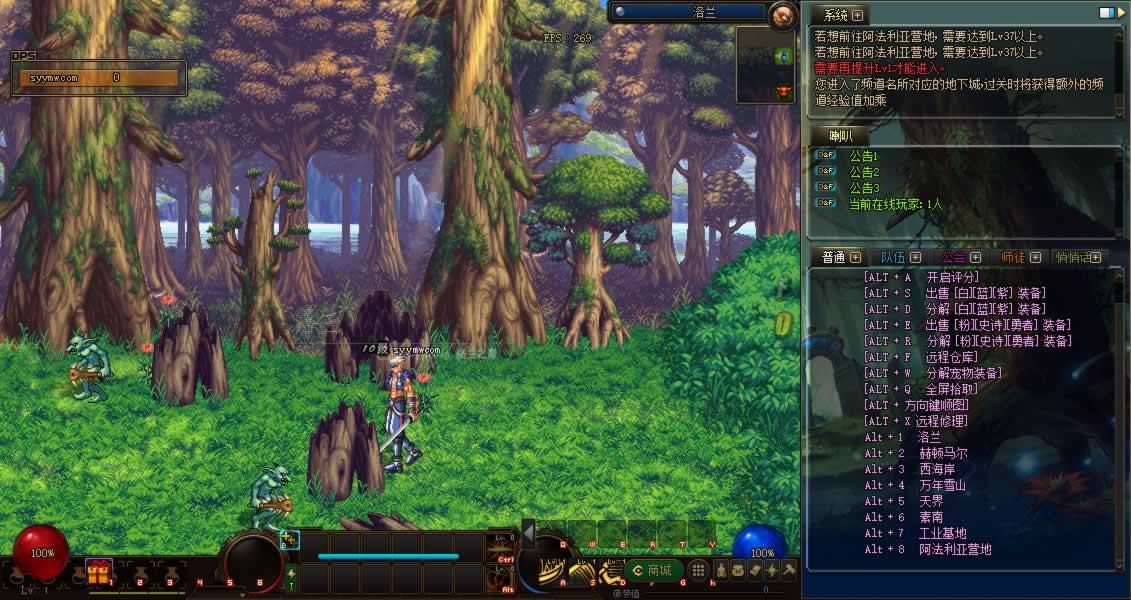Viewport: 1131px width, 600px height.
Task: Select the 公会 guild chat tab
Action: (953, 257)
